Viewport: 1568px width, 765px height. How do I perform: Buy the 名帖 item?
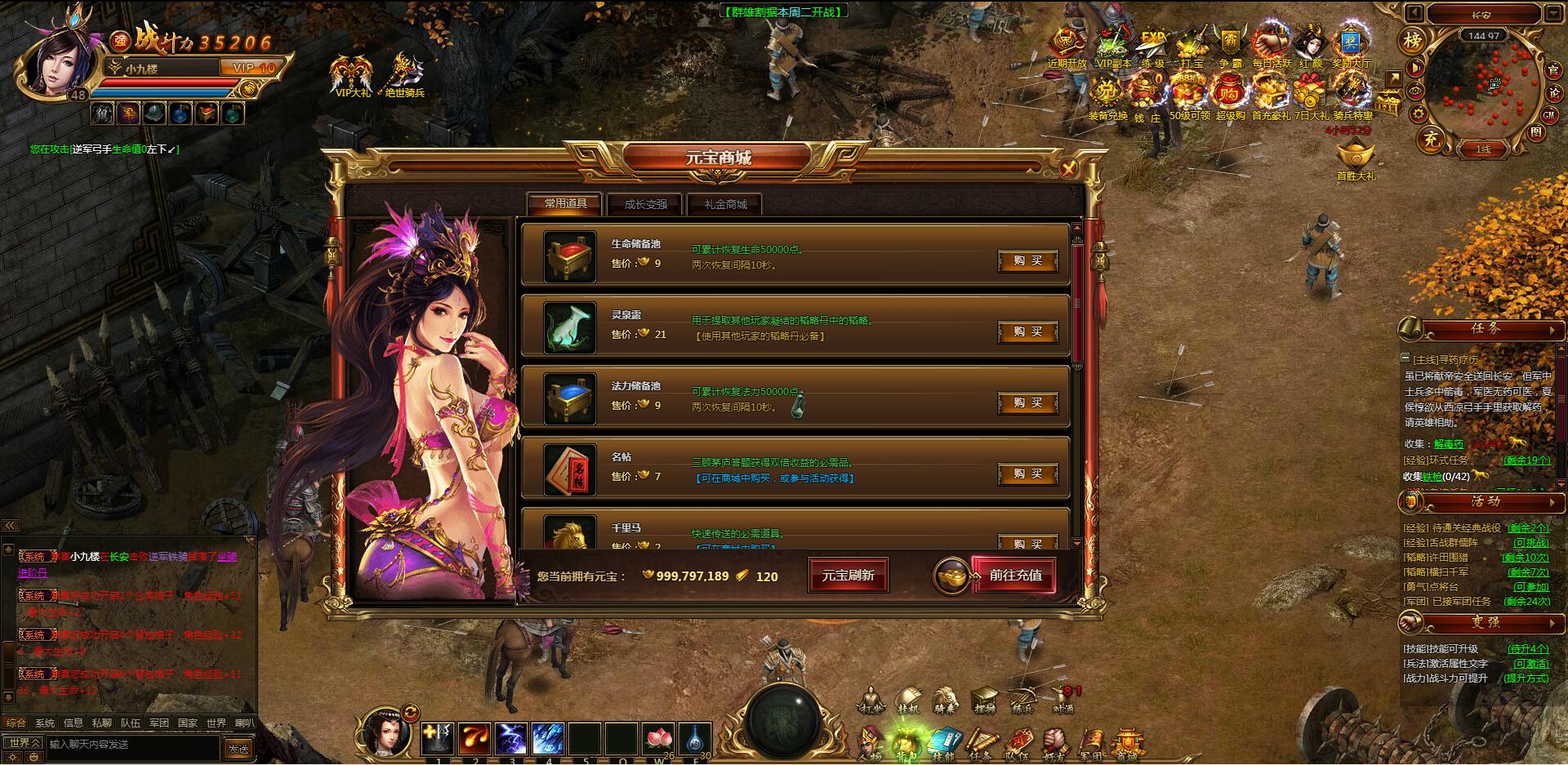(x=1027, y=474)
